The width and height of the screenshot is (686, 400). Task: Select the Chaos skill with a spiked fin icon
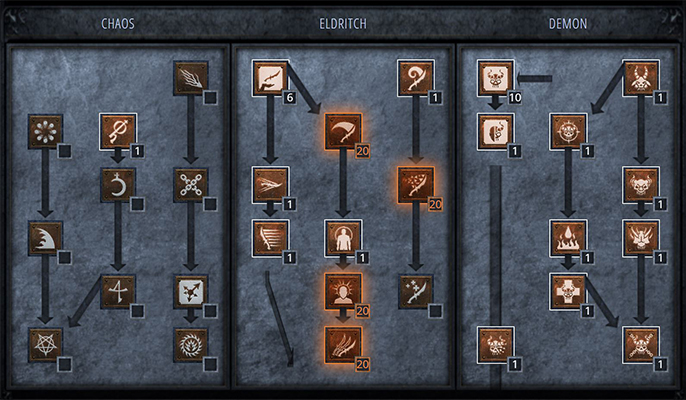tap(45, 238)
